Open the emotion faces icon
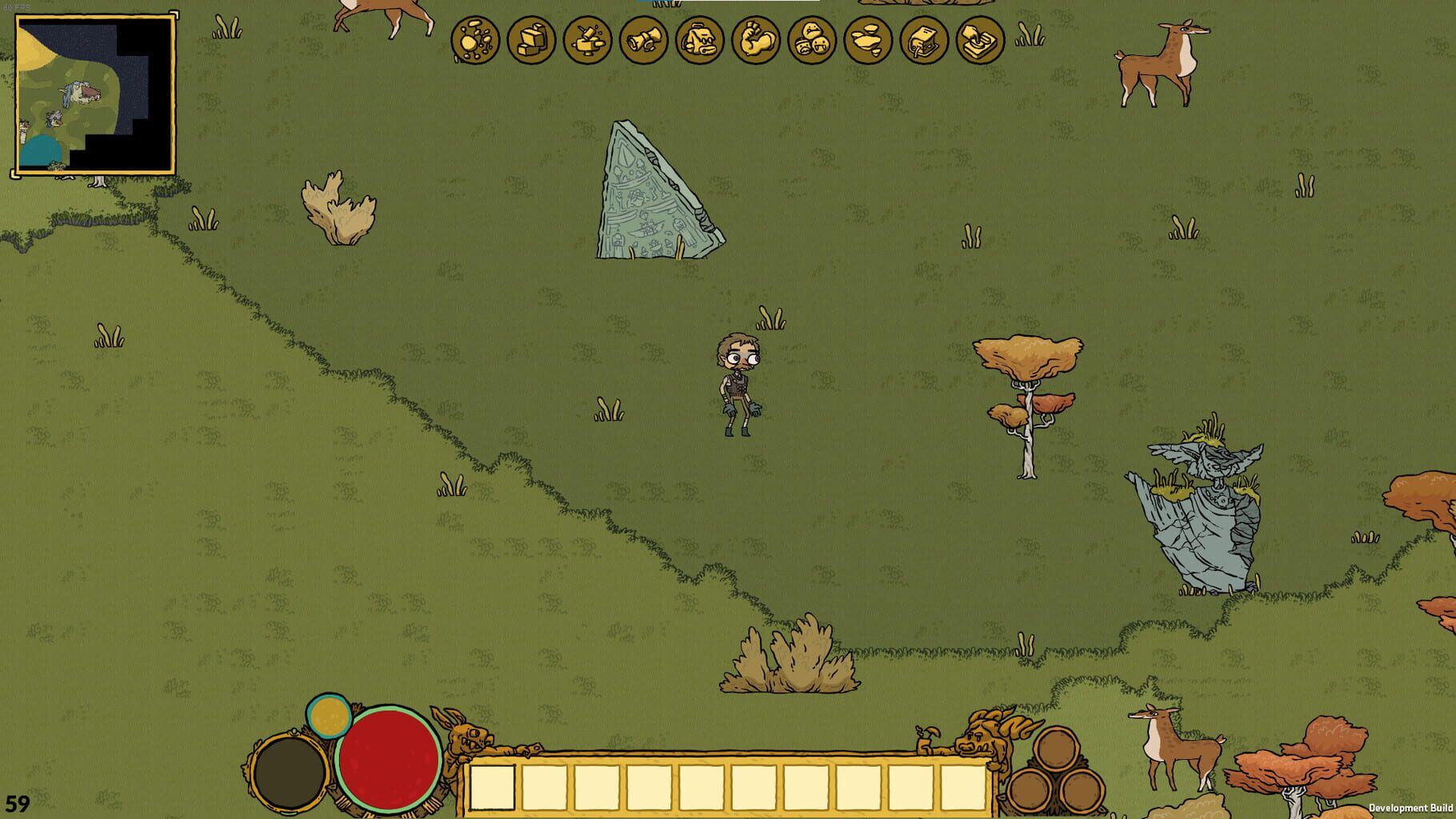Viewport: 1456px width, 819px height. click(x=810, y=38)
